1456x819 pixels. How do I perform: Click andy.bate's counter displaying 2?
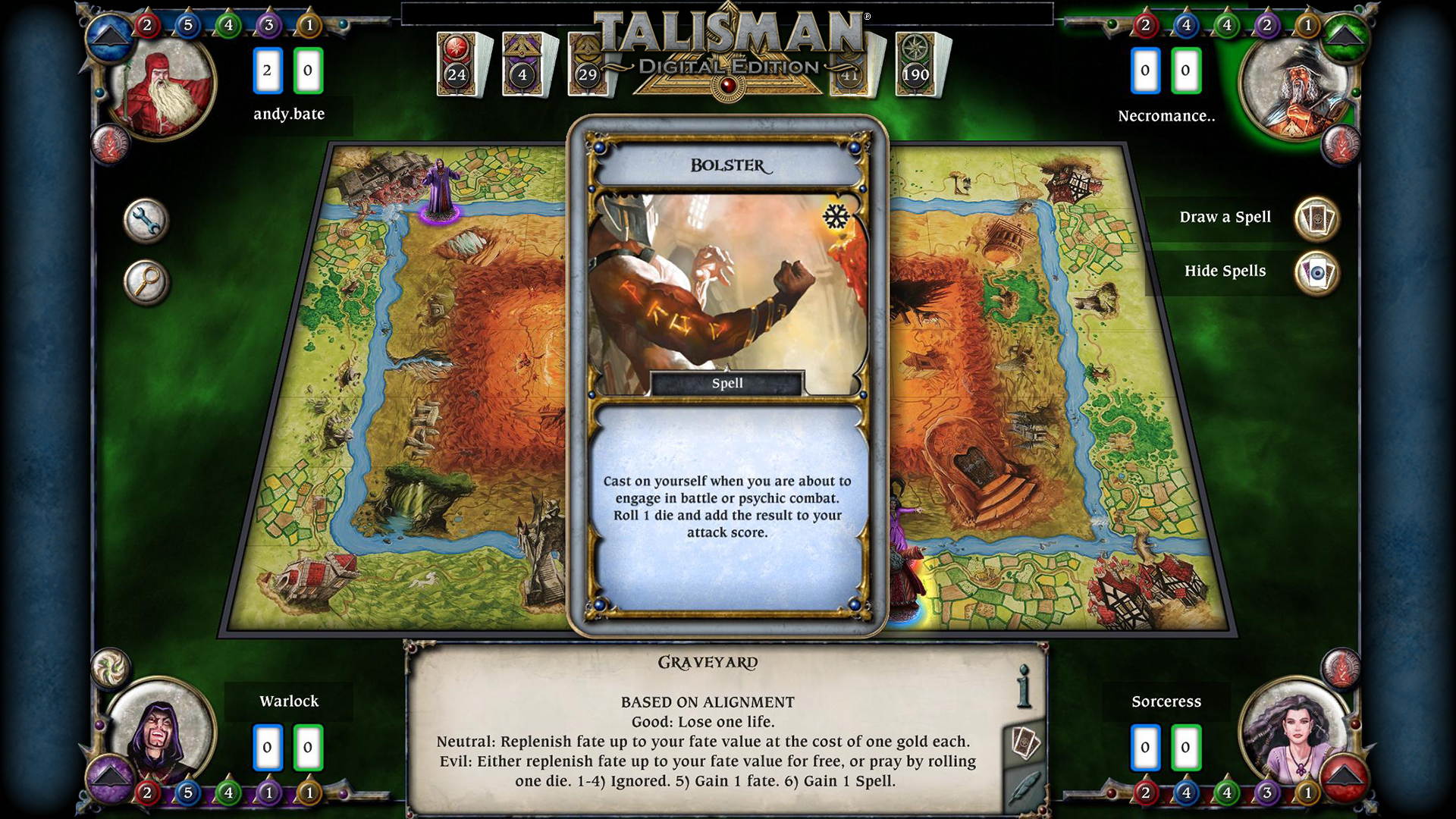pyautogui.click(x=267, y=70)
